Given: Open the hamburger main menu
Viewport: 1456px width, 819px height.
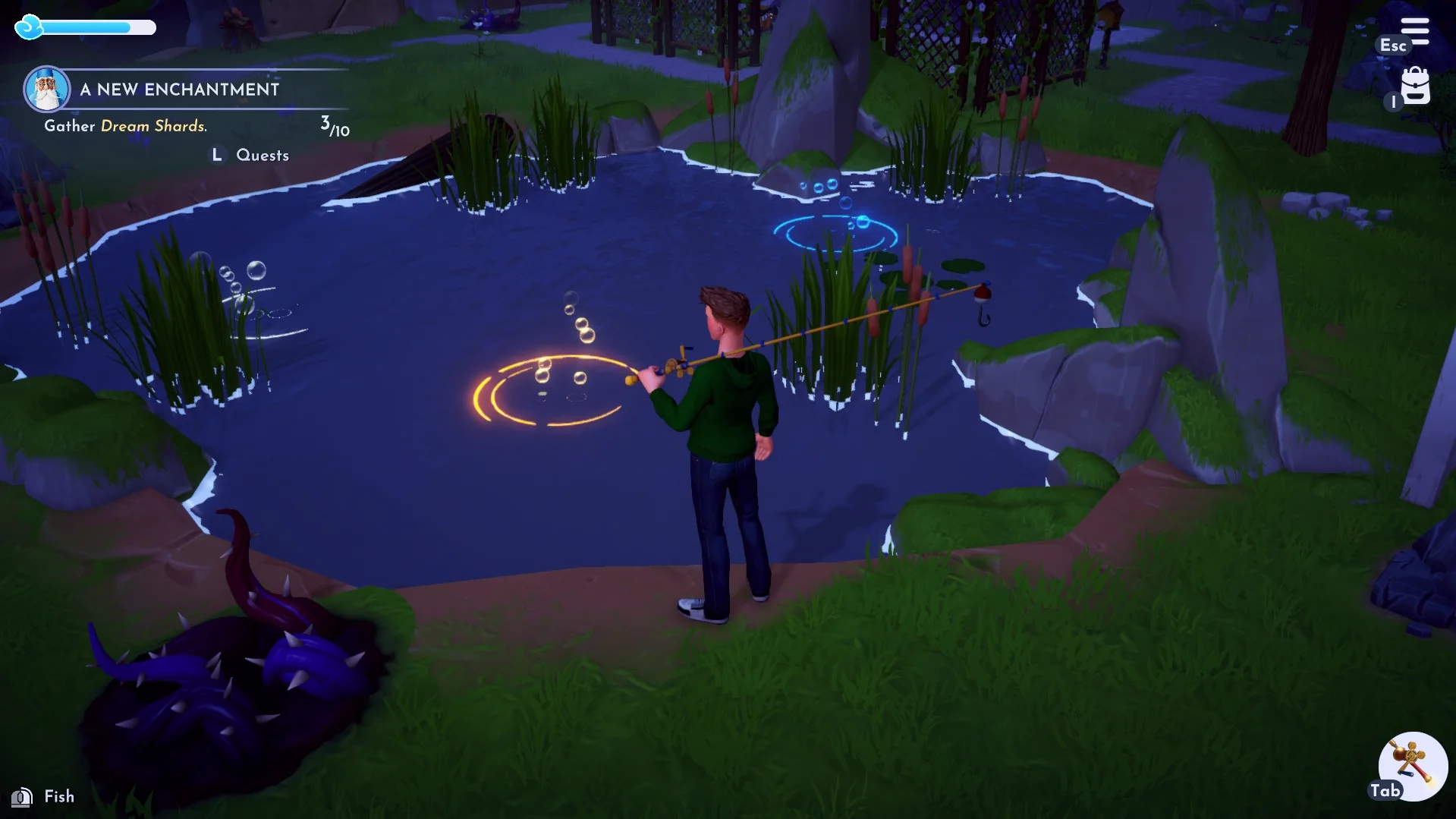Looking at the screenshot, I should coord(1414,31).
